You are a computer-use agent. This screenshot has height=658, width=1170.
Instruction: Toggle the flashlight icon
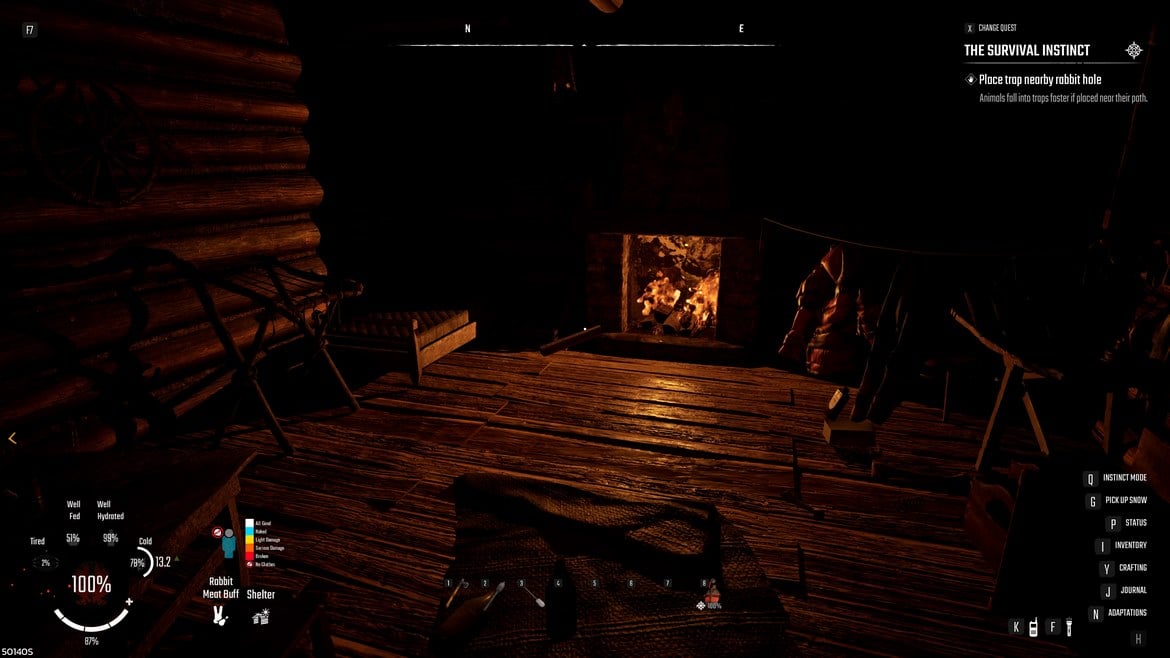click(x=1068, y=628)
